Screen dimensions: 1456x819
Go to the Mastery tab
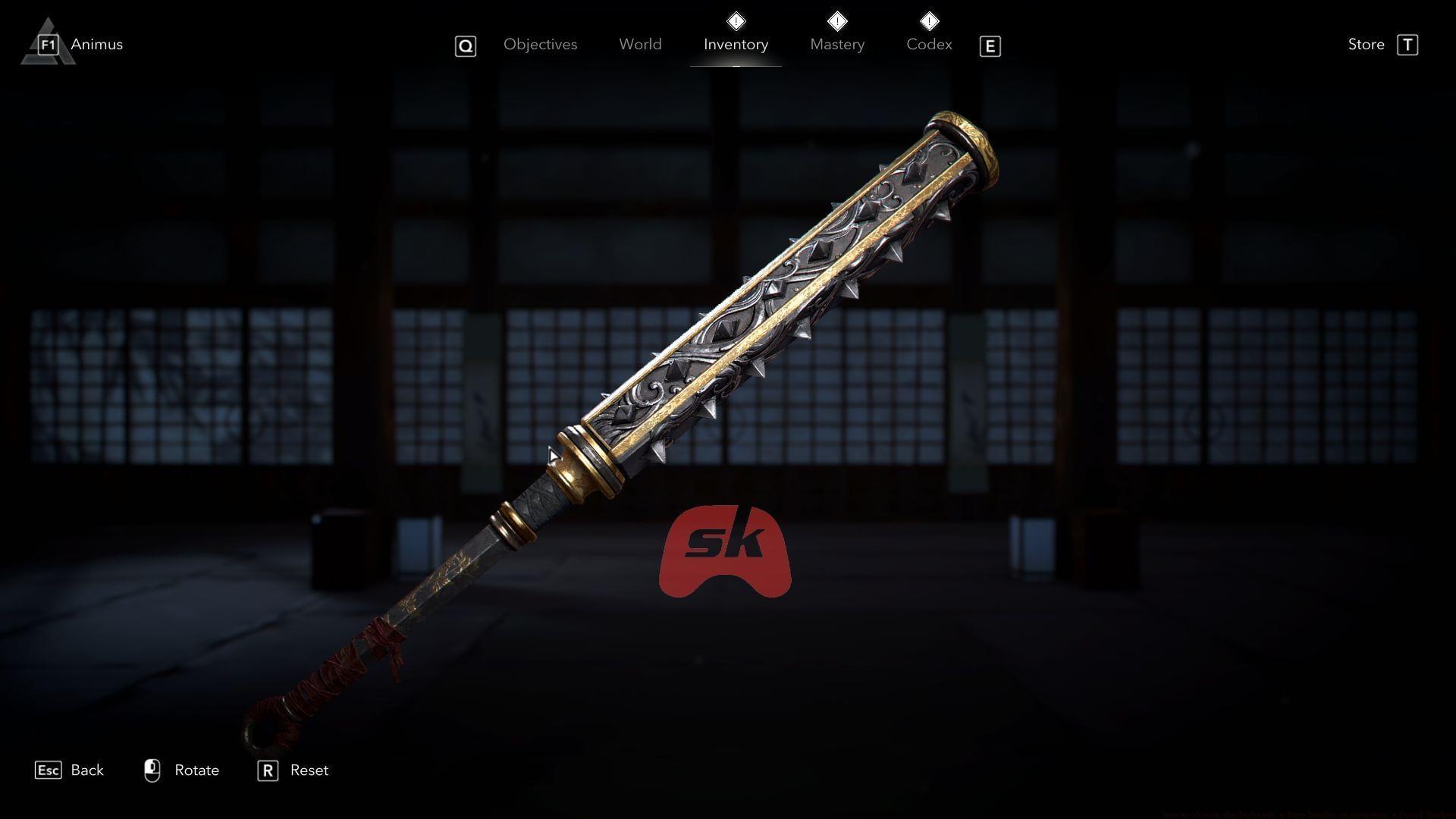(837, 45)
